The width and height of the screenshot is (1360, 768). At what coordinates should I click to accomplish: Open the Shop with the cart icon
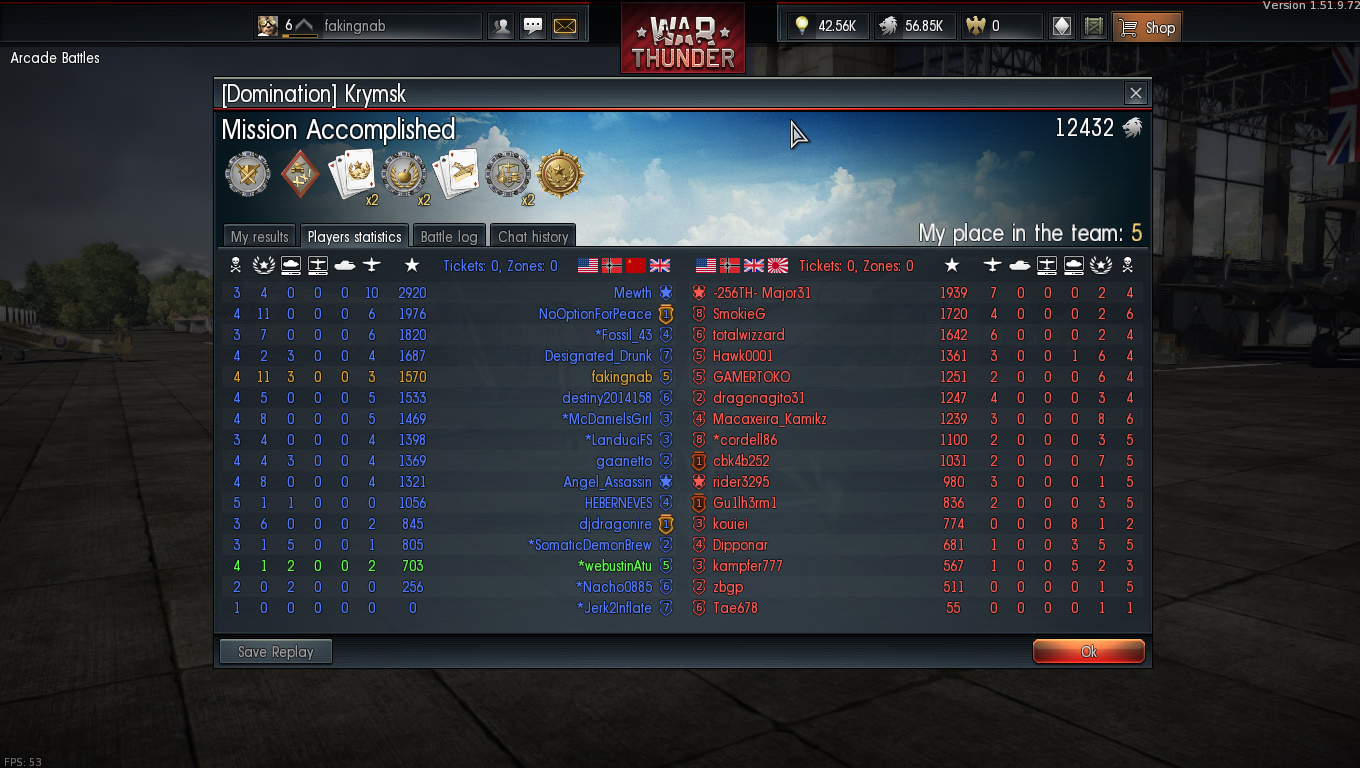click(x=1146, y=26)
